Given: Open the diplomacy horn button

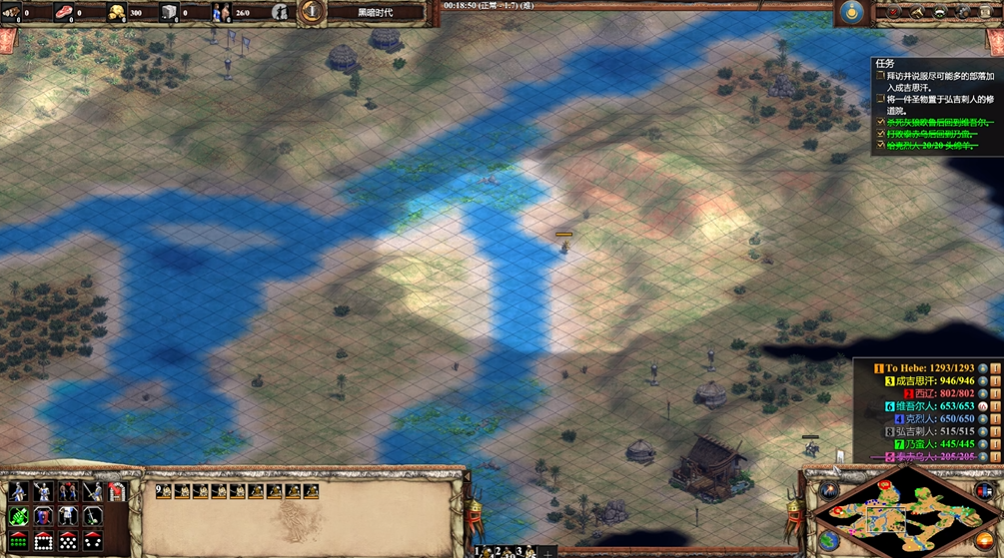Looking at the screenshot, I should [x=916, y=12].
